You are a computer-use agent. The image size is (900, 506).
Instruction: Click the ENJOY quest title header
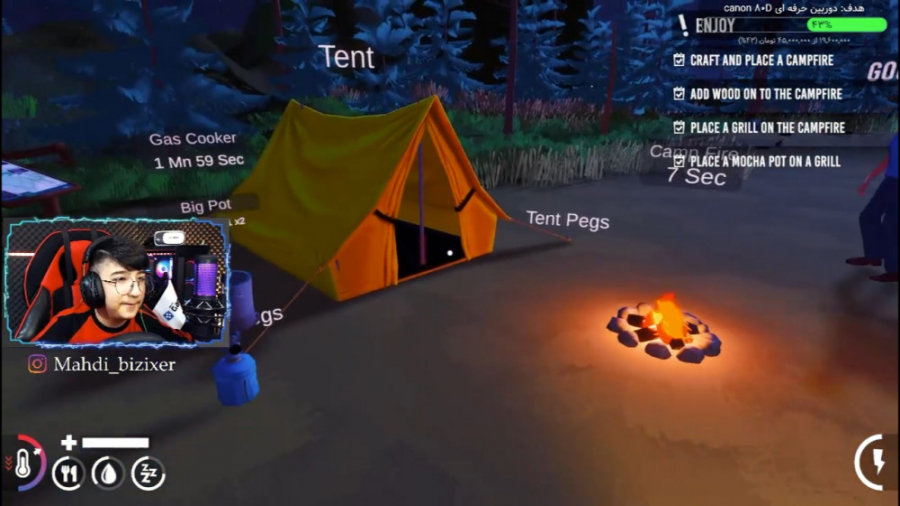tap(715, 25)
